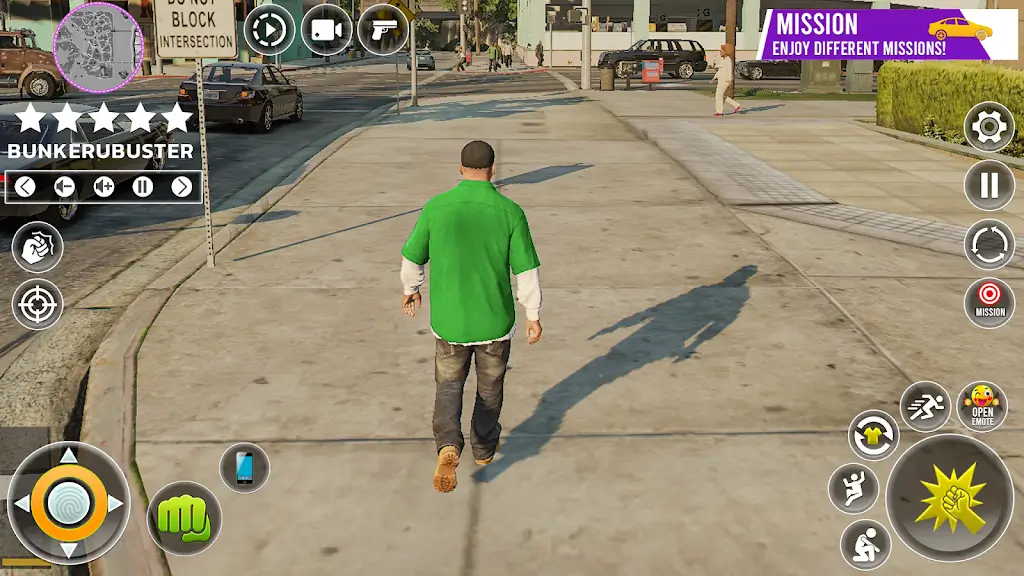Tap the white fist grab icon
The width and height of the screenshot is (1024, 576).
tap(38, 247)
